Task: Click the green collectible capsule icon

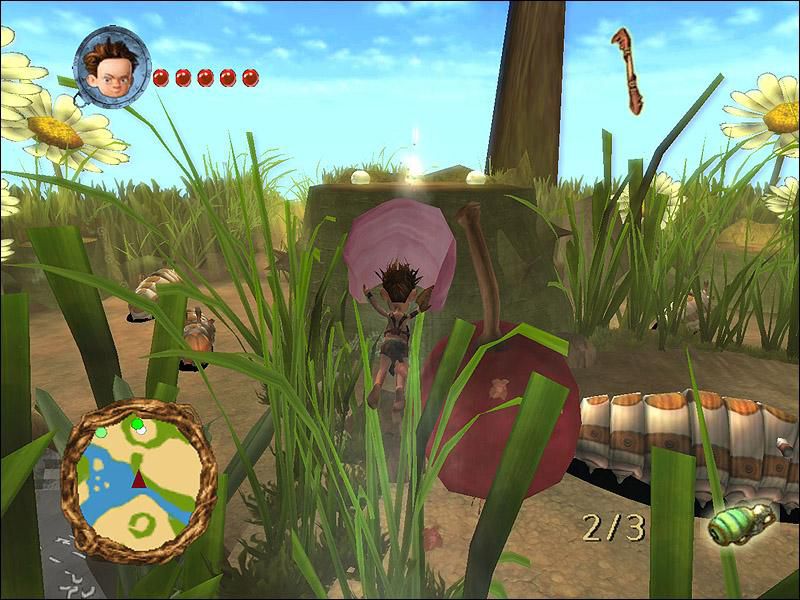Action: [x=742, y=522]
